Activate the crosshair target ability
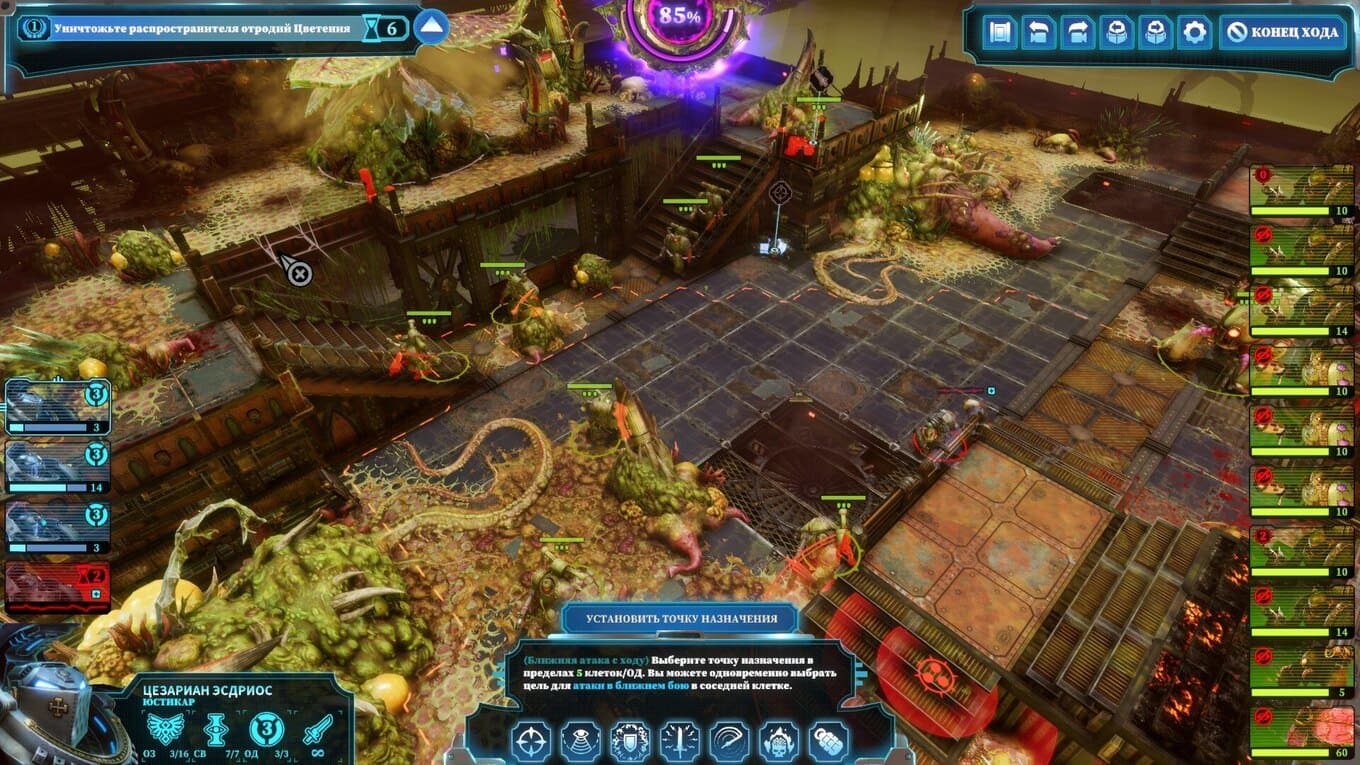Viewport: 1360px width, 765px height. coord(531,741)
